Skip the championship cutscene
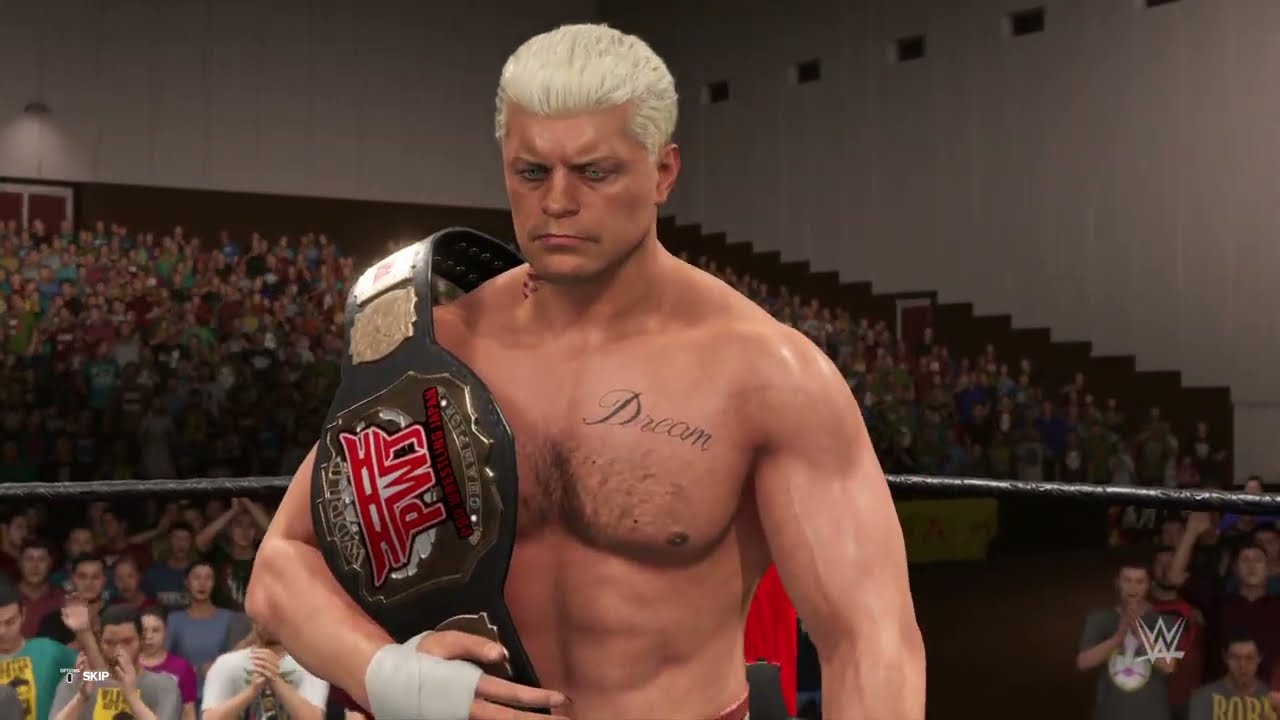The width and height of the screenshot is (1280, 720). (x=89, y=676)
